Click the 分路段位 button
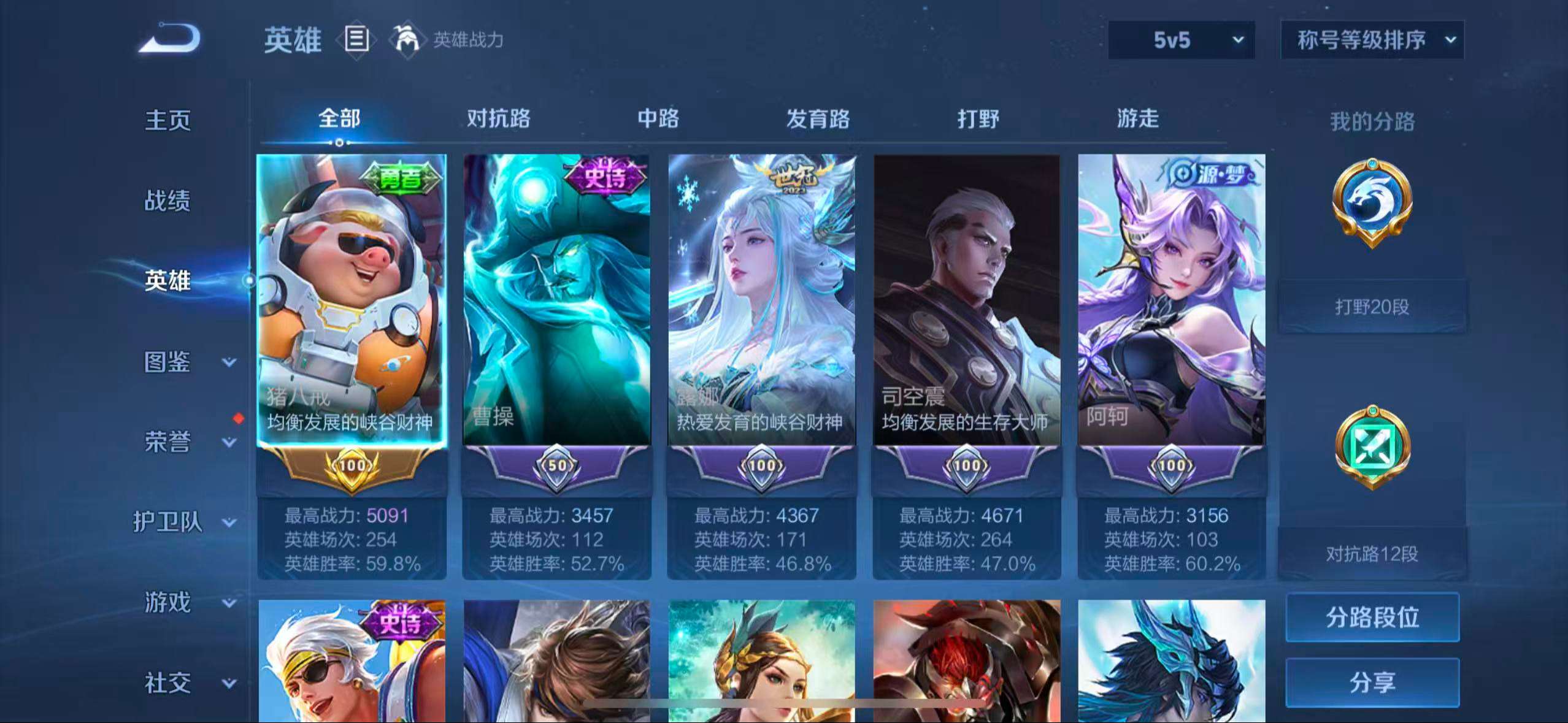This screenshot has width=1568, height=723. (x=1372, y=617)
